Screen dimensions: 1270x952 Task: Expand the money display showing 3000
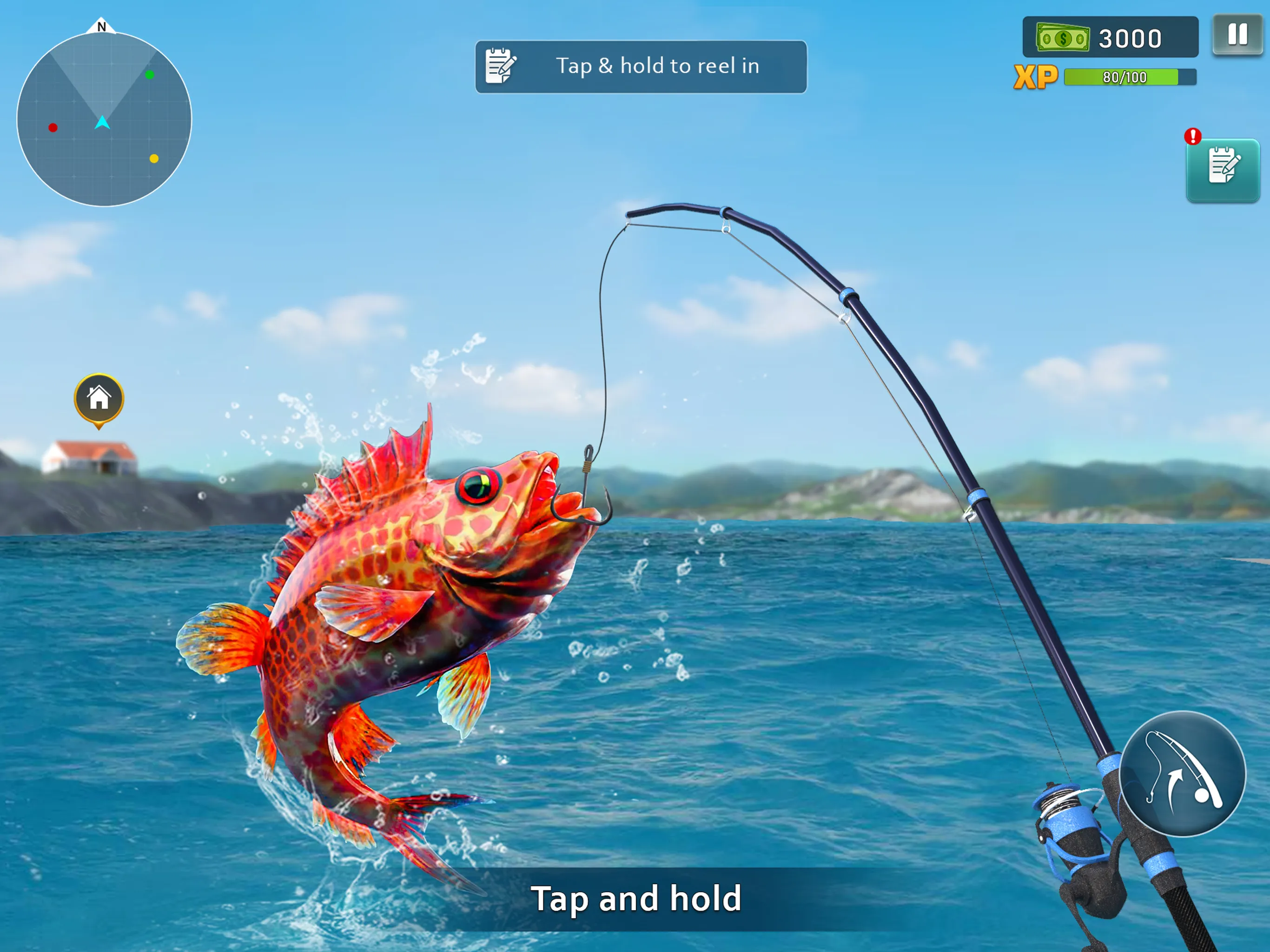tap(1111, 38)
